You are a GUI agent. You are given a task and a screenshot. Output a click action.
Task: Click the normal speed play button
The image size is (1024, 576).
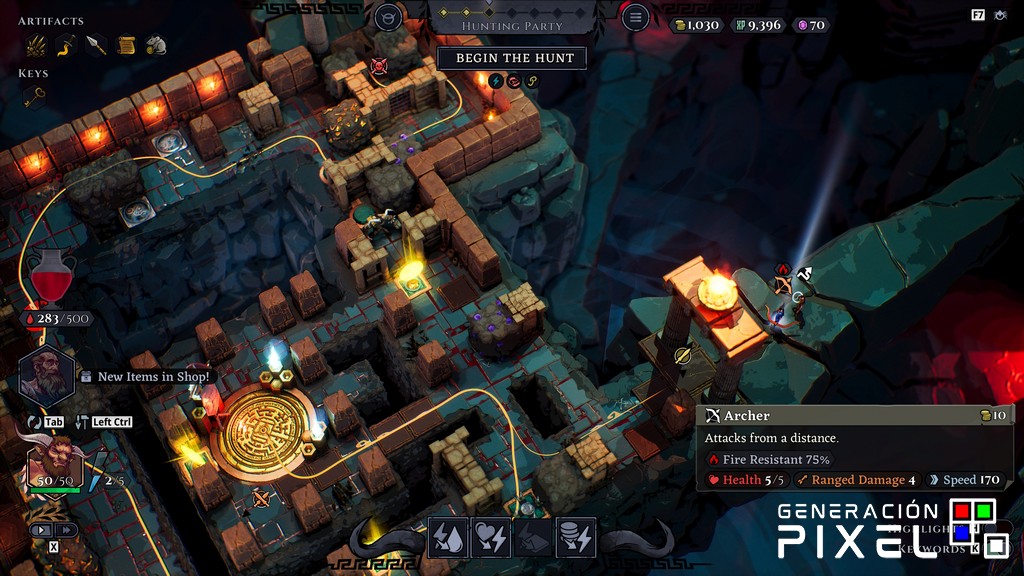click(x=42, y=530)
